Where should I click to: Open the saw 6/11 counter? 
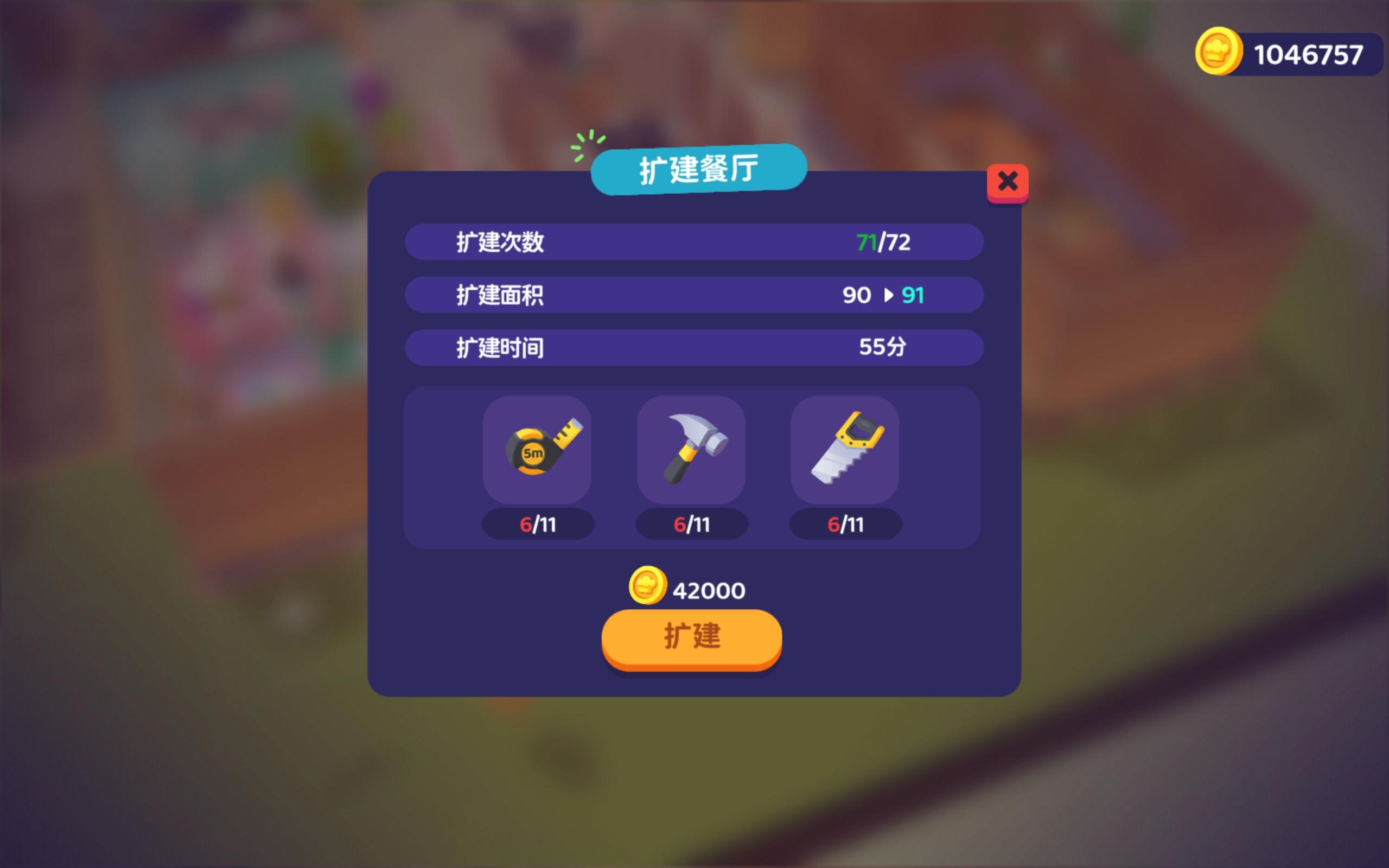point(845,524)
